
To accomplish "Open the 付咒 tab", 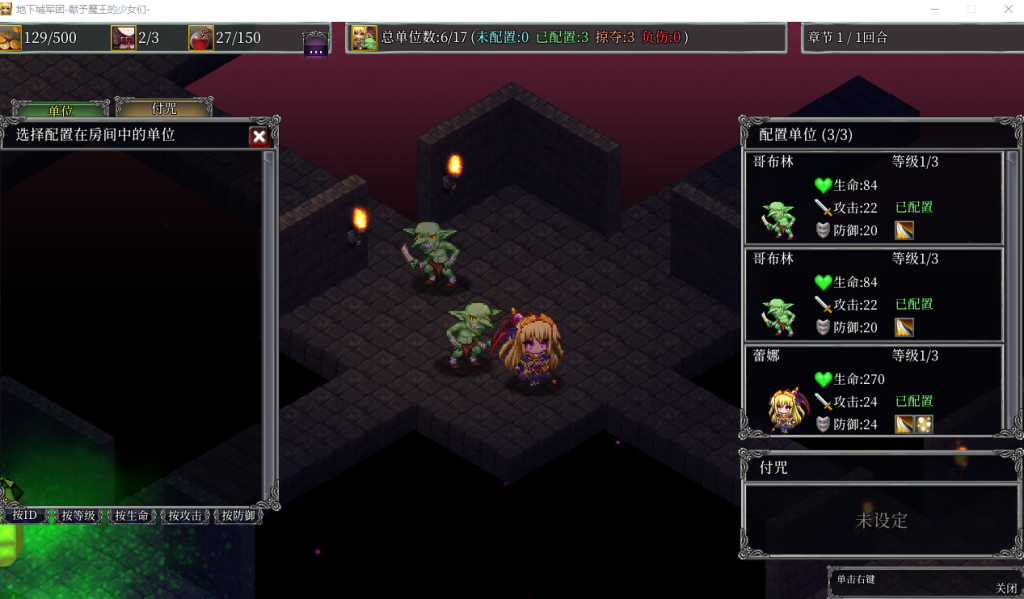I will [164, 108].
